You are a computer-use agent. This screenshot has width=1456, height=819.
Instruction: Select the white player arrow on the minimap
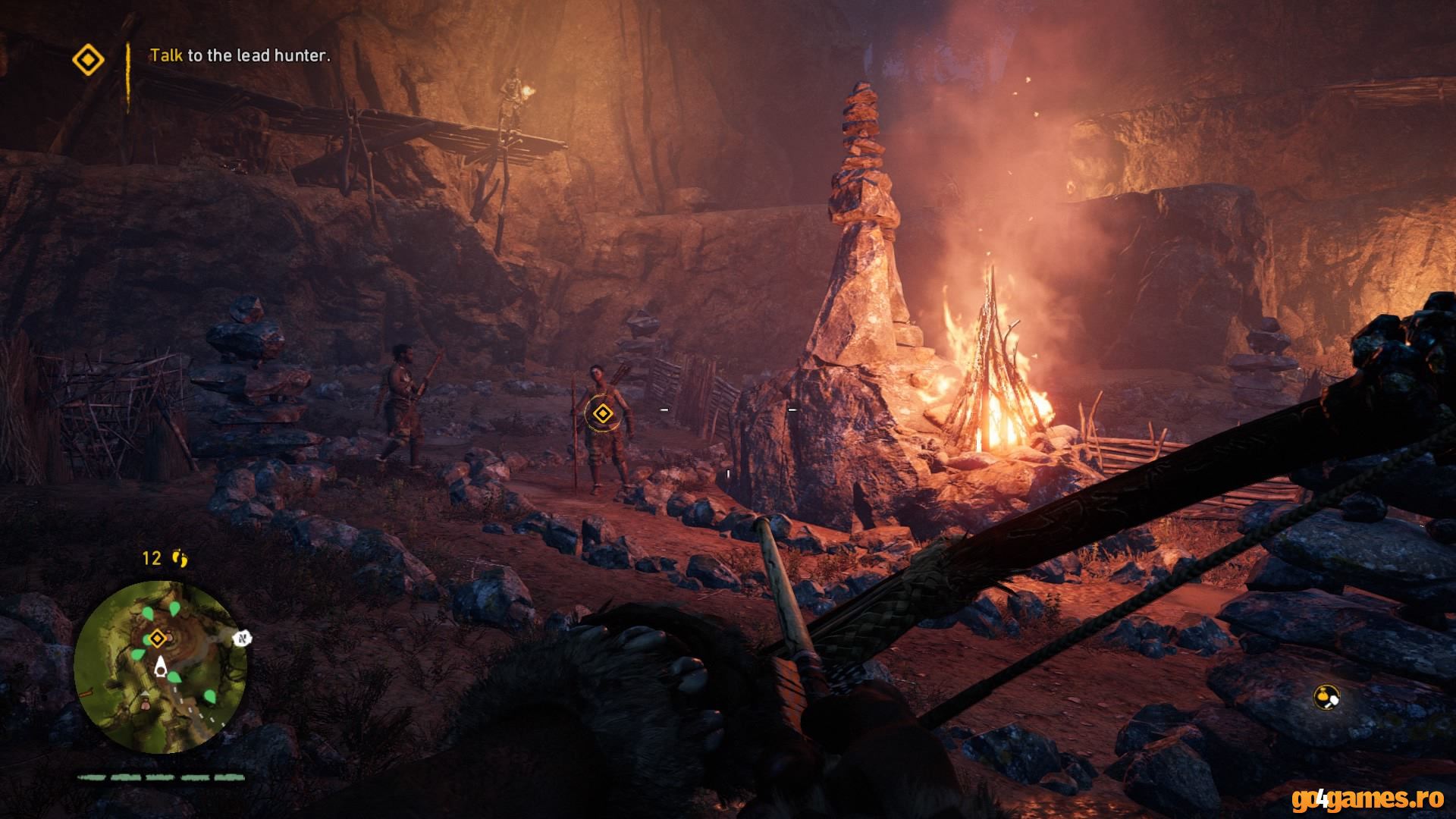pos(161,667)
